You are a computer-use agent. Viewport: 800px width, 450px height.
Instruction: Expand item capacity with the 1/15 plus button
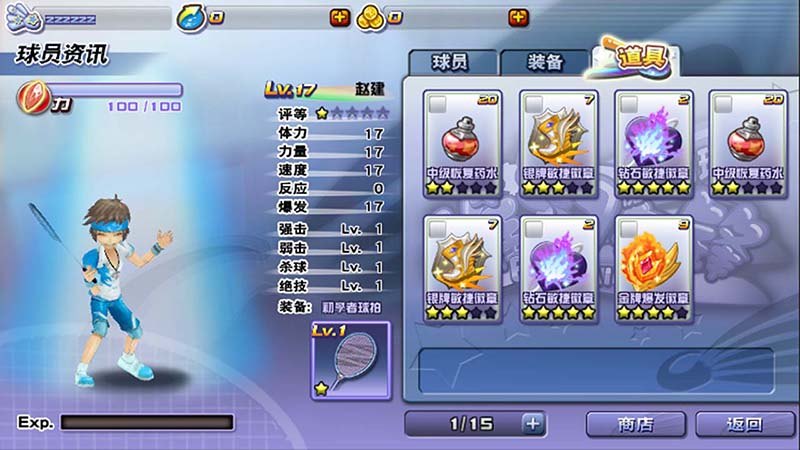[x=533, y=423]
